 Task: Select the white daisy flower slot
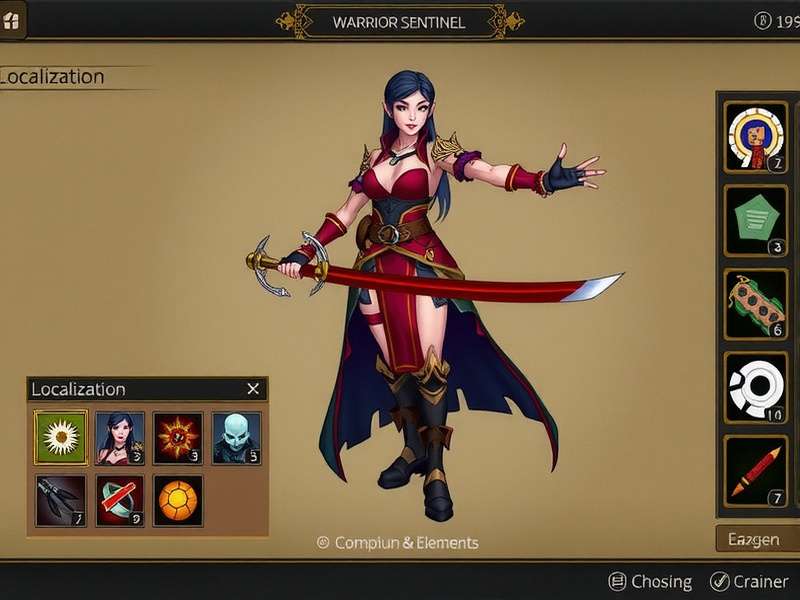[x=61, y=437]
